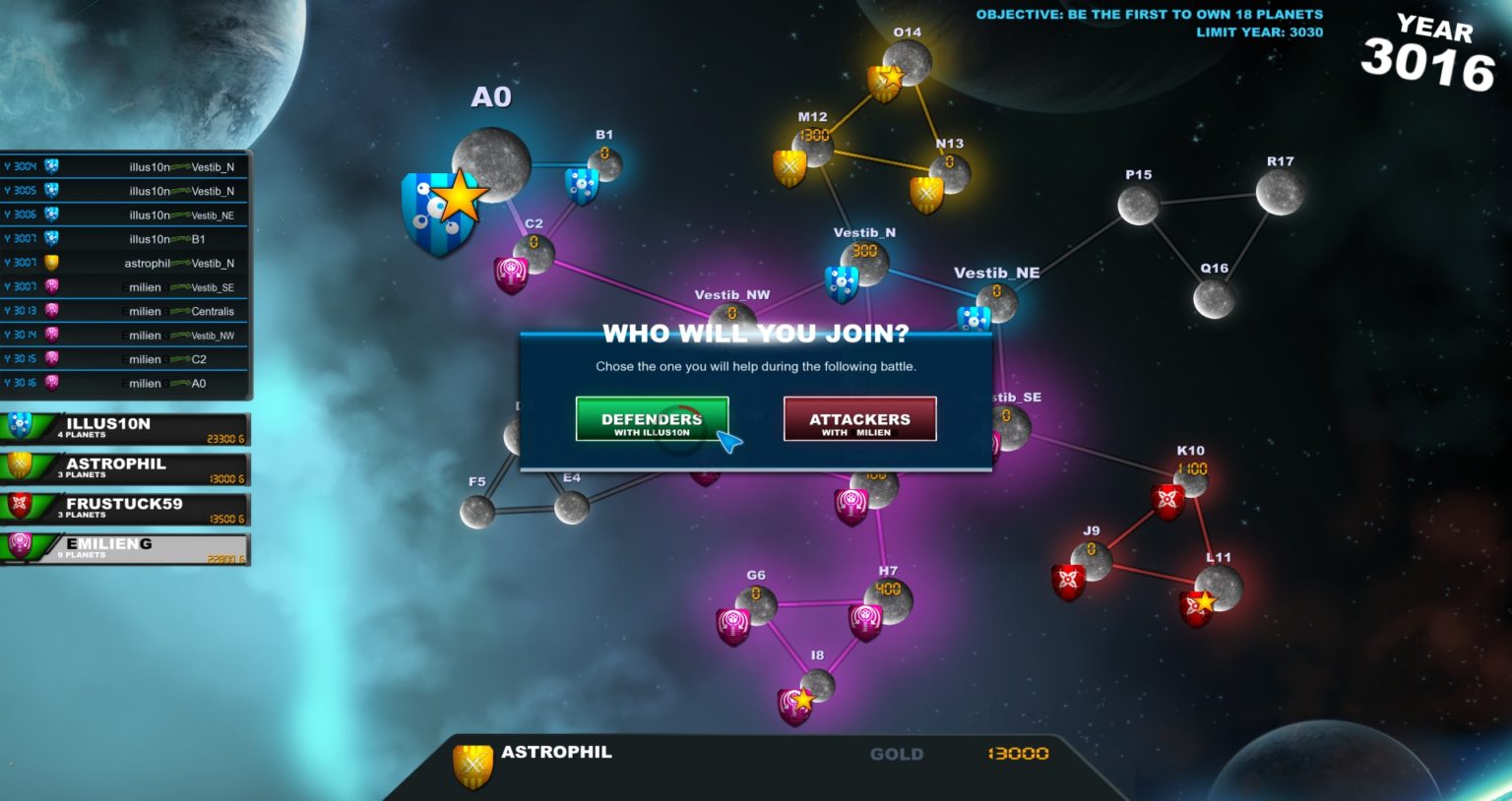Click EMILIEN G's pink emblem in the standings panel
The height and width of the screenshot is (801, 1512).
pos(17,544)
